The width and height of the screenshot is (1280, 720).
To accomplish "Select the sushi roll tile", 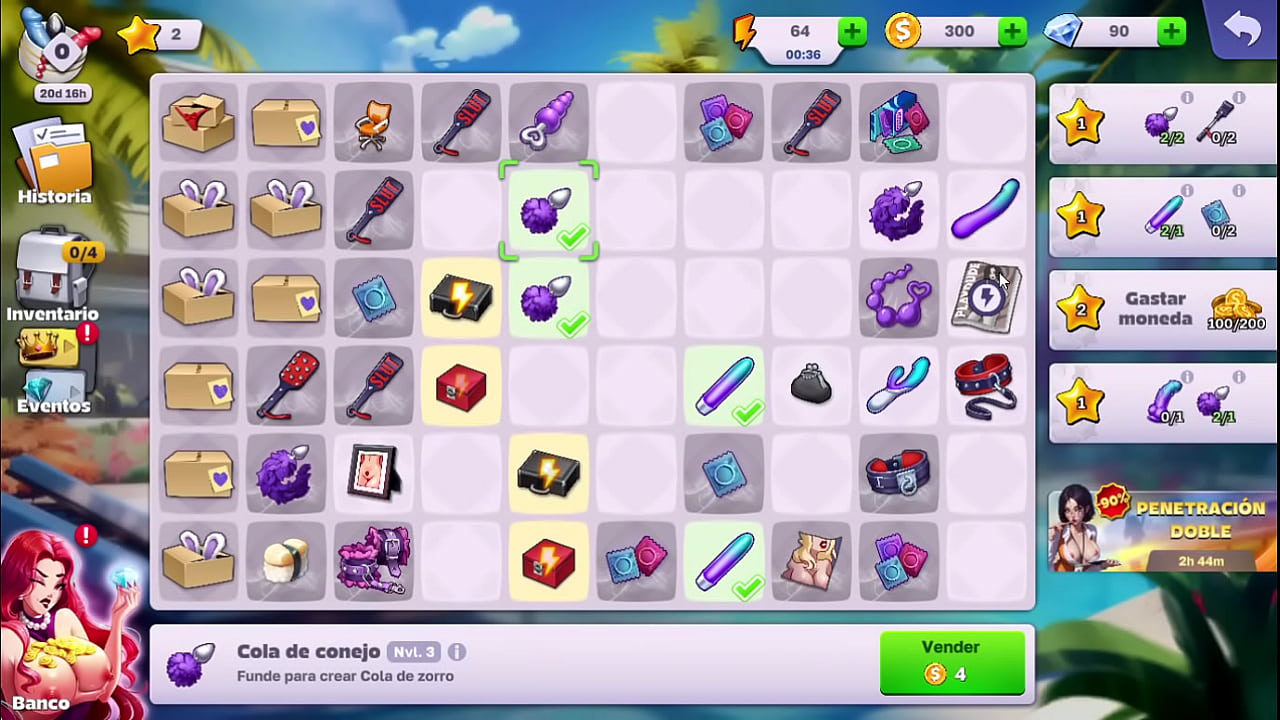I will (286, 562).
